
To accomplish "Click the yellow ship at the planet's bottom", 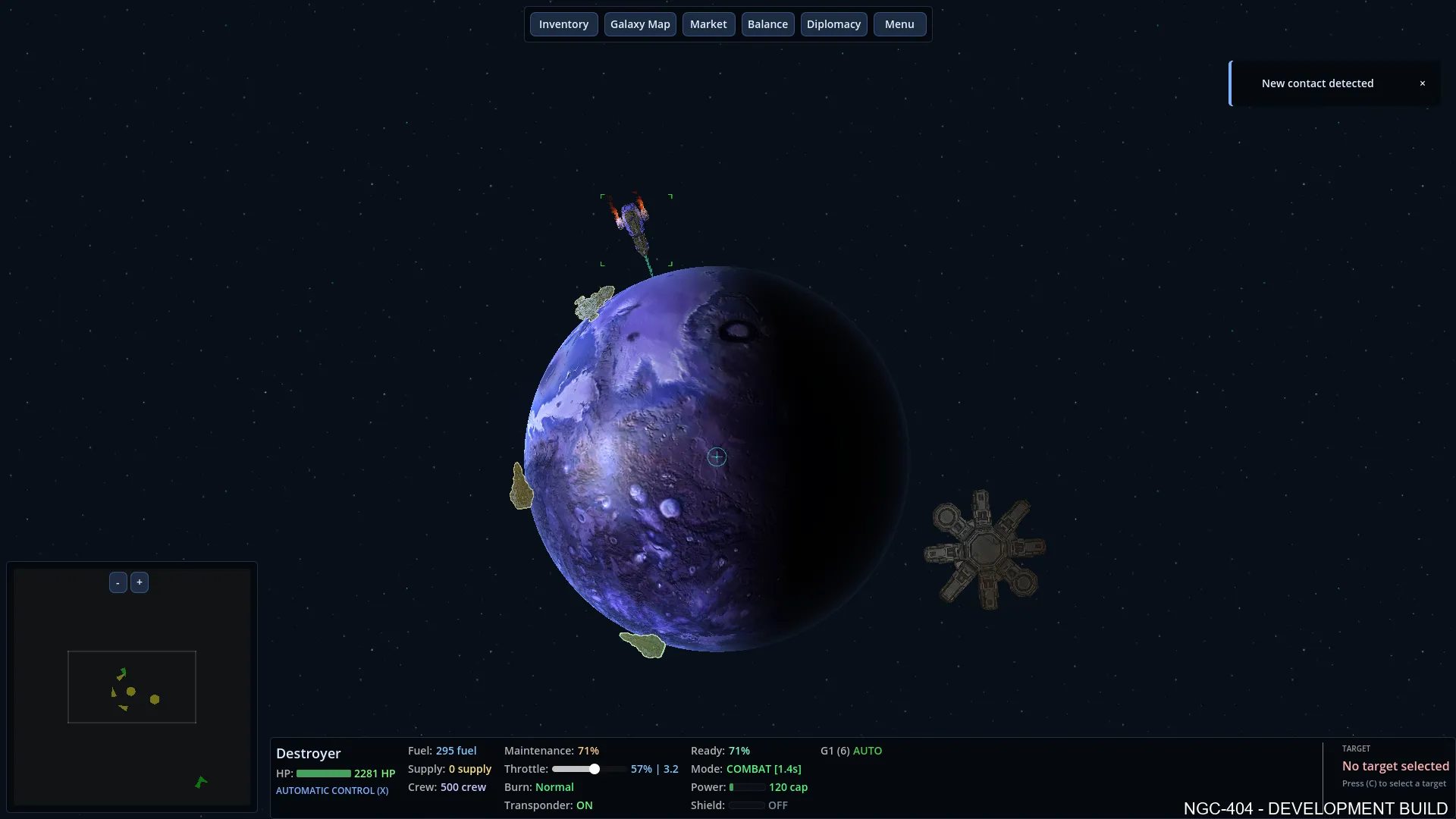I will (643, 644).
